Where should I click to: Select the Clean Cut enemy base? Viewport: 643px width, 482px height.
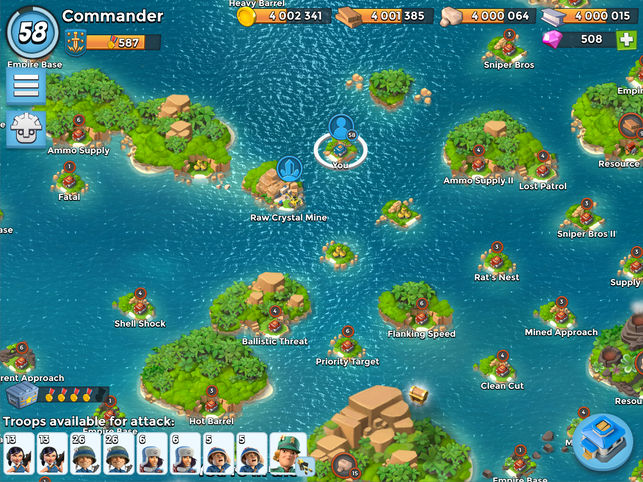(x=501, y=368)
